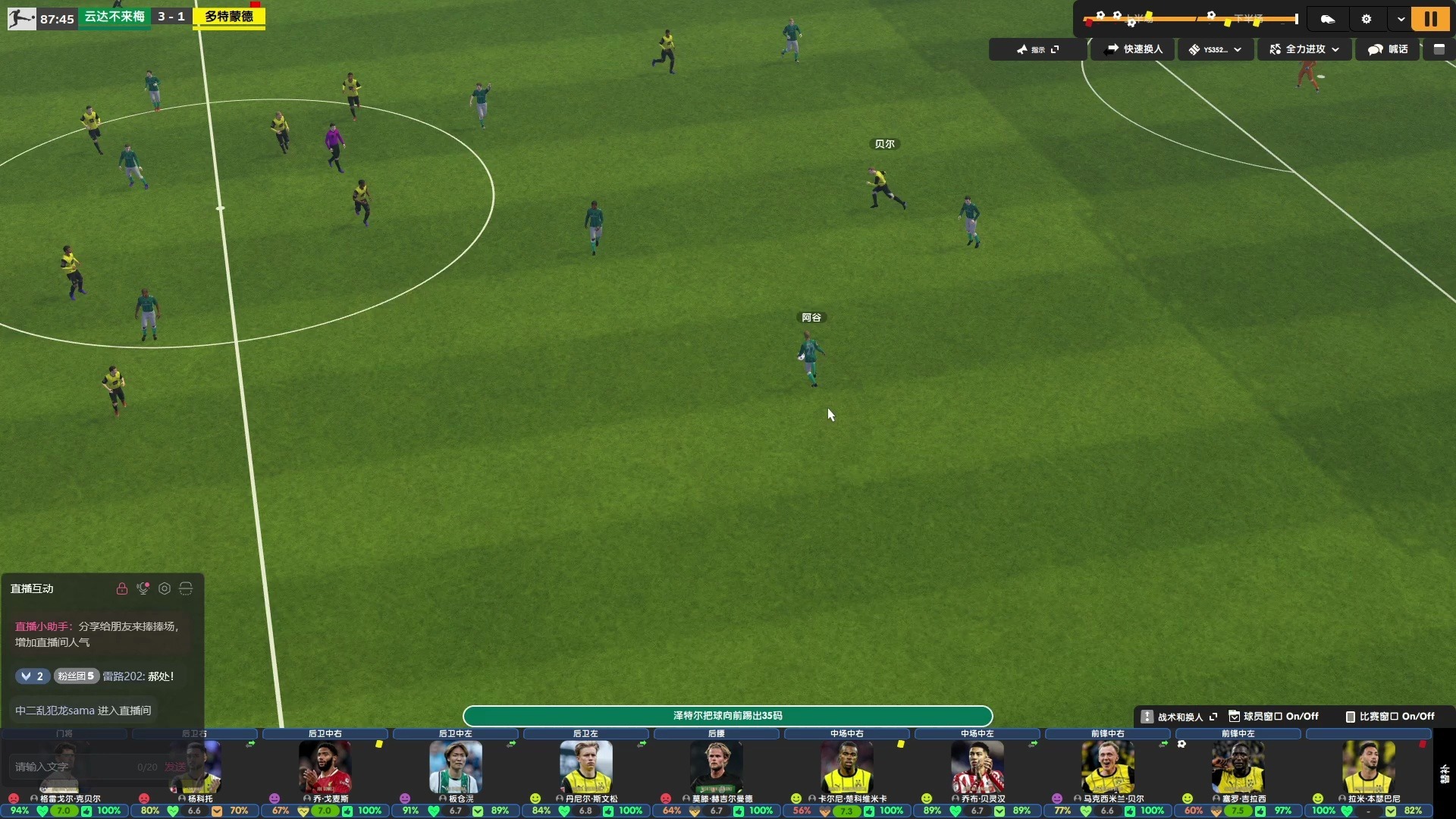
Task: Expand the chevron dropdown beside the gear
Action: [1401, 19]
